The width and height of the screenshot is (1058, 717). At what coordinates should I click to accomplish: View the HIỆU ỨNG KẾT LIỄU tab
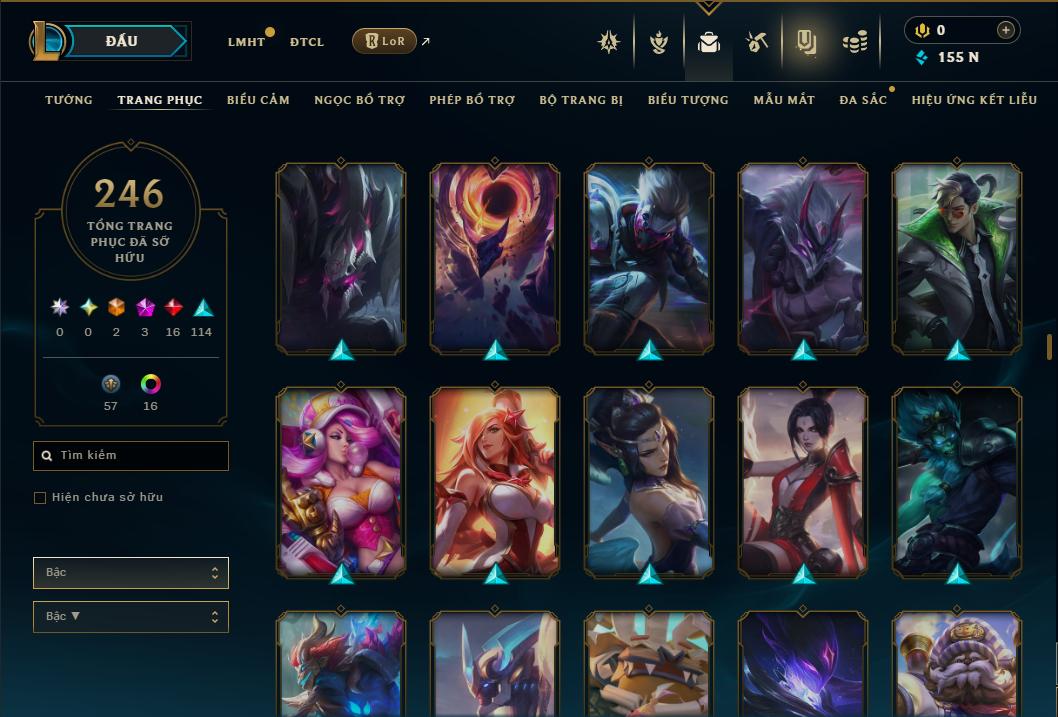[x=974, y=100]
